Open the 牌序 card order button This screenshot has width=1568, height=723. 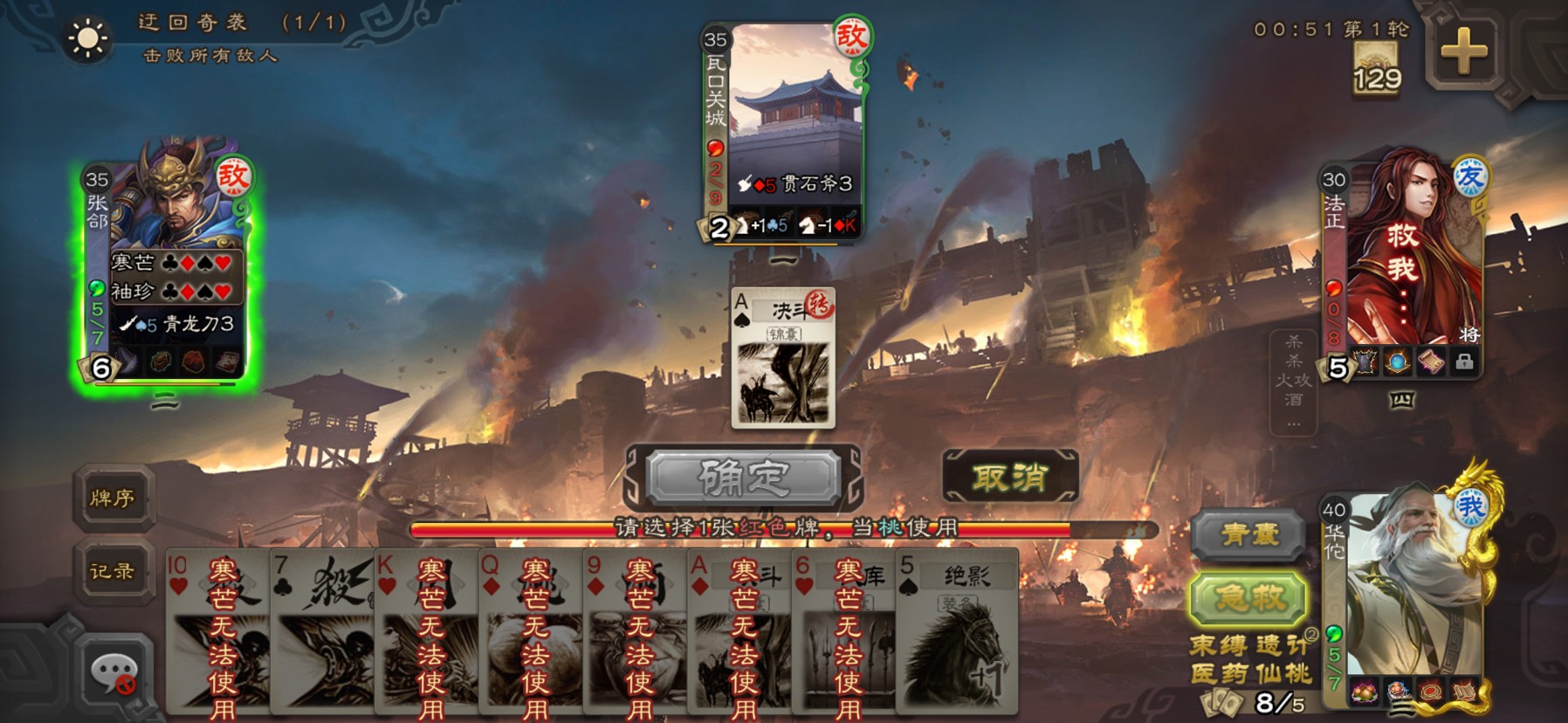(x=113, y=499)
